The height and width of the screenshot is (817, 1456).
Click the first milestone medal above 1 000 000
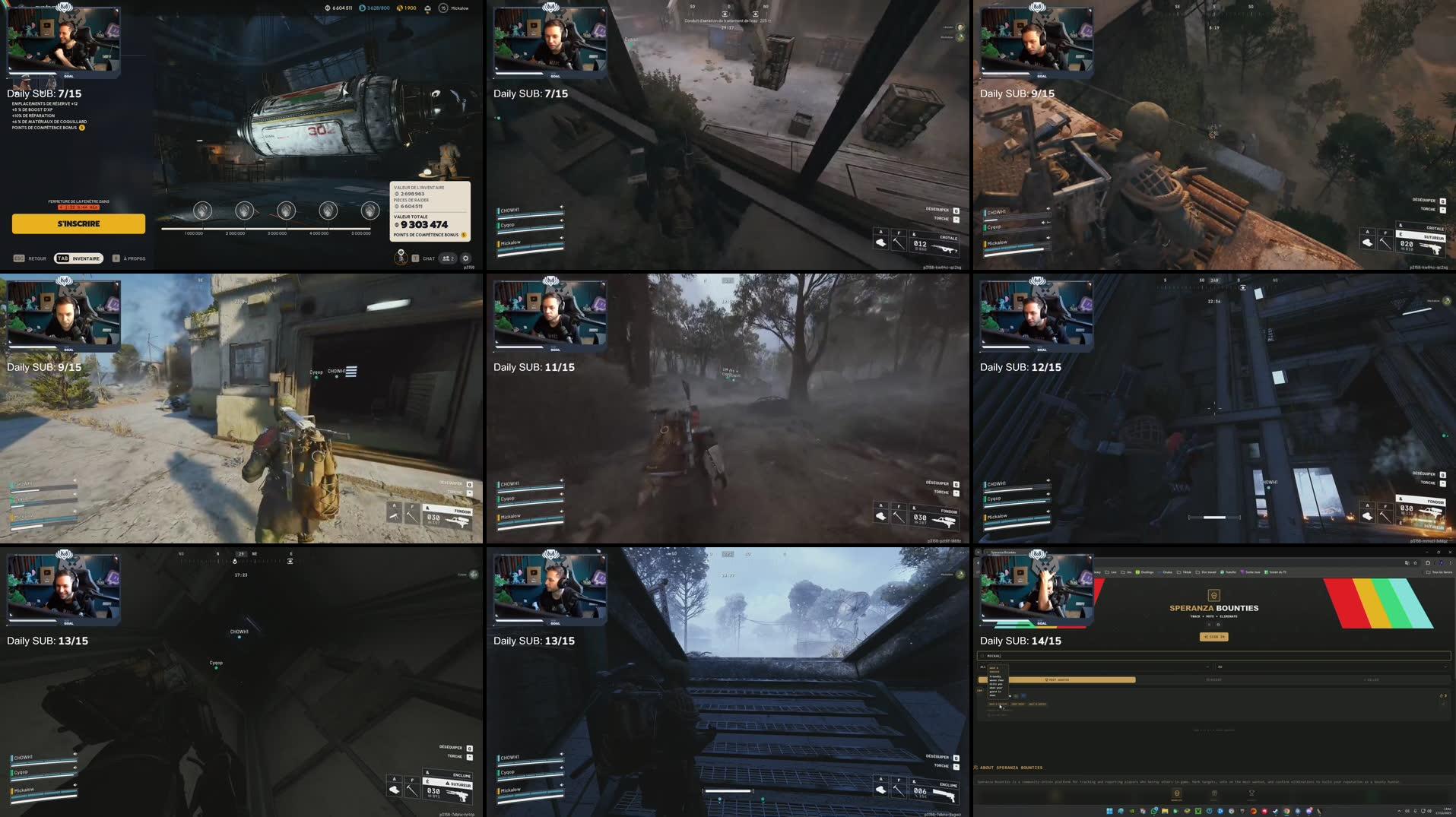tap(201, 211)
